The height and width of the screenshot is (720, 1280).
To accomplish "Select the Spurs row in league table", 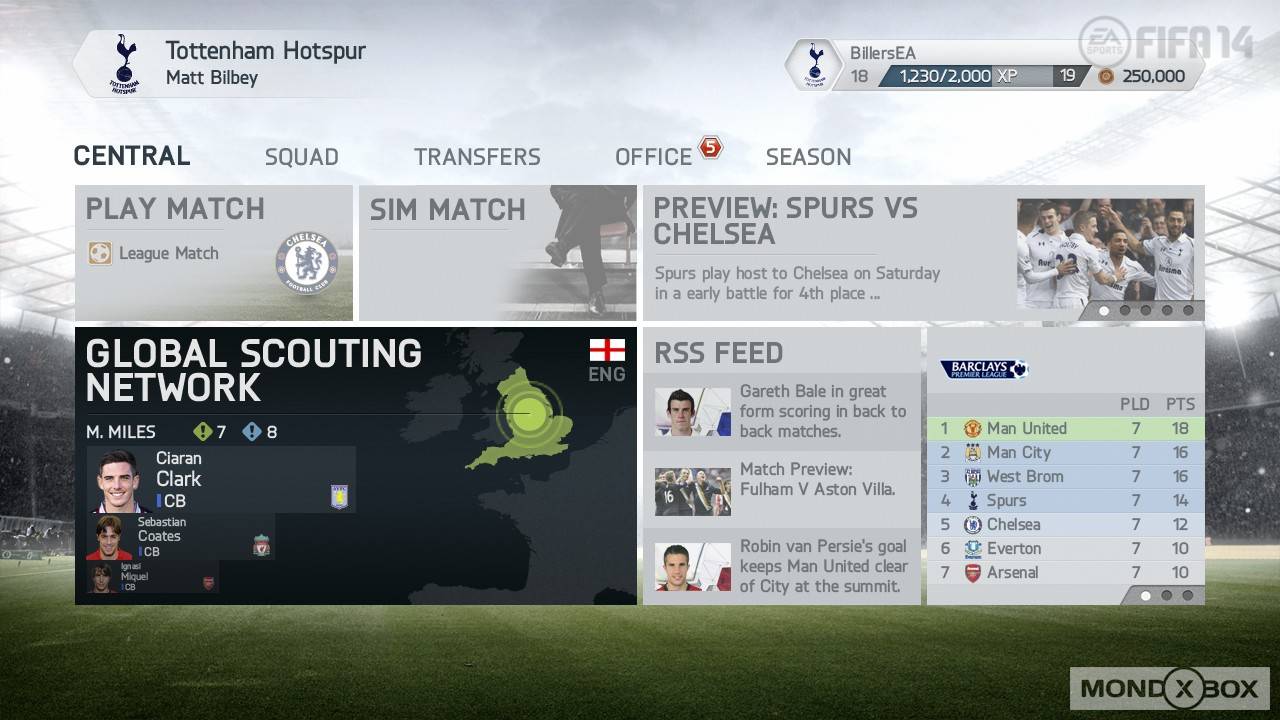I will (1065, 500).
